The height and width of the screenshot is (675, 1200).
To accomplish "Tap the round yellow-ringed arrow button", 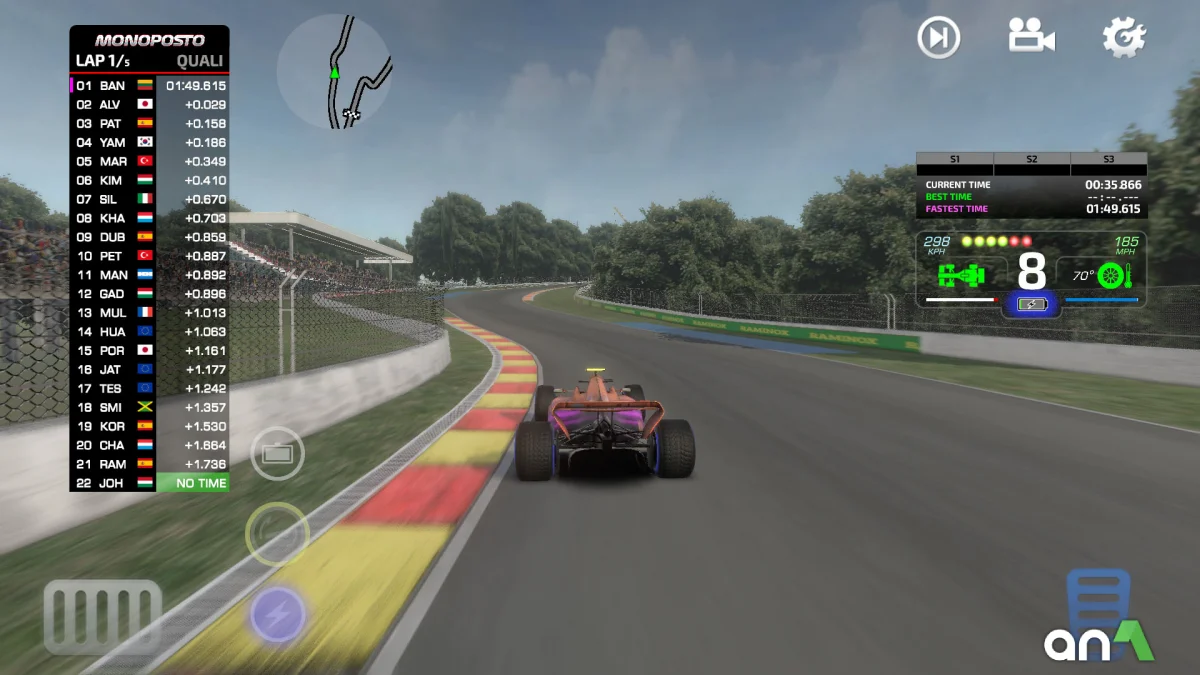I will pos(277,534).
